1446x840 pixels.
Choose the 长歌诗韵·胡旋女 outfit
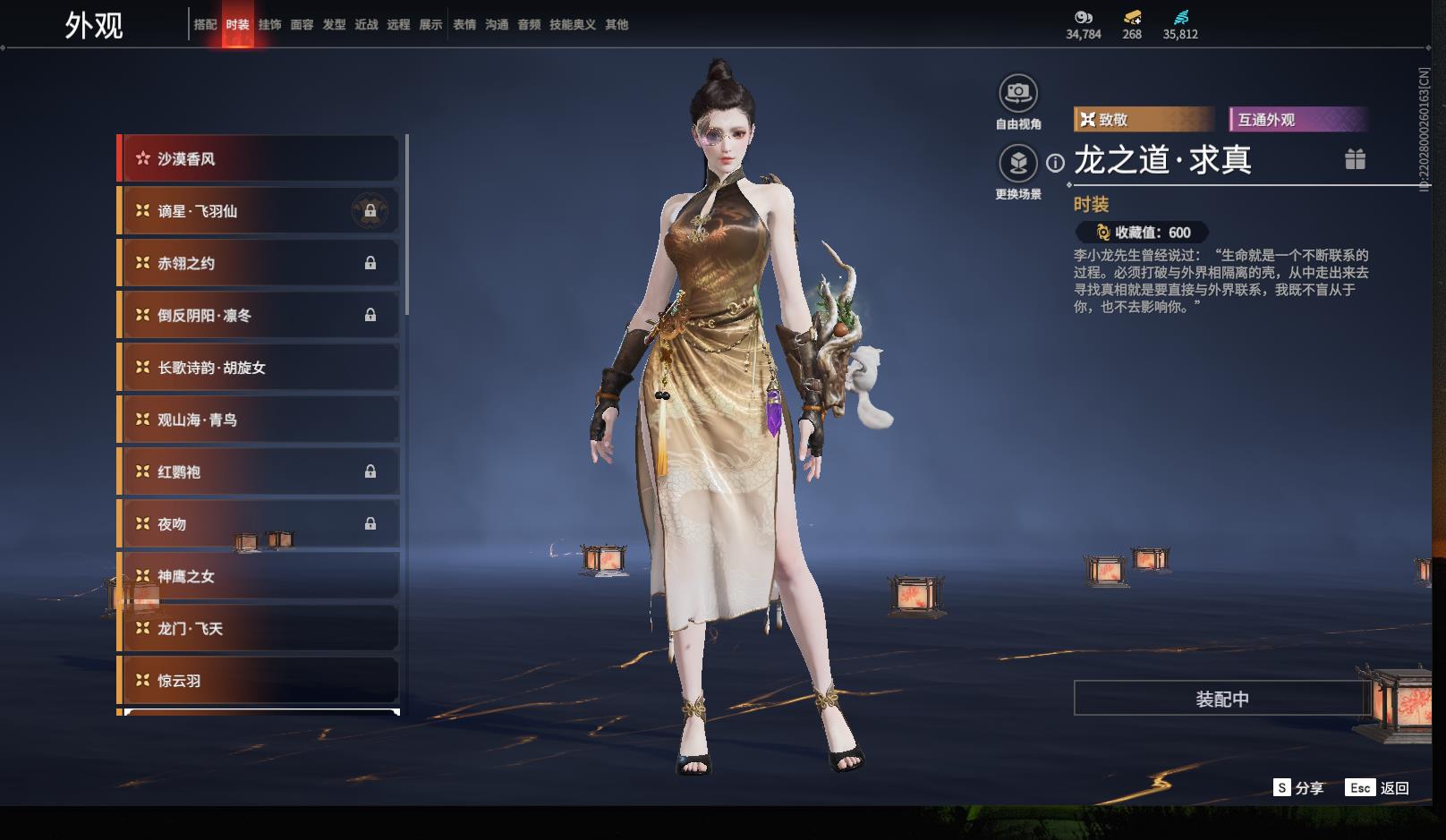pos(259,368)
